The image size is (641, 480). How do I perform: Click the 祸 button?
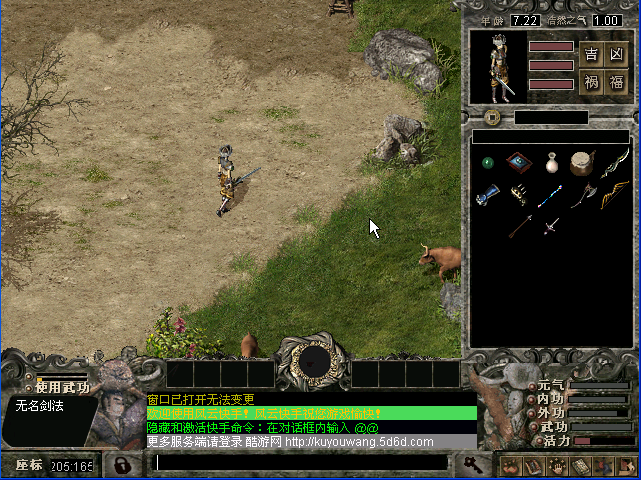592,83
